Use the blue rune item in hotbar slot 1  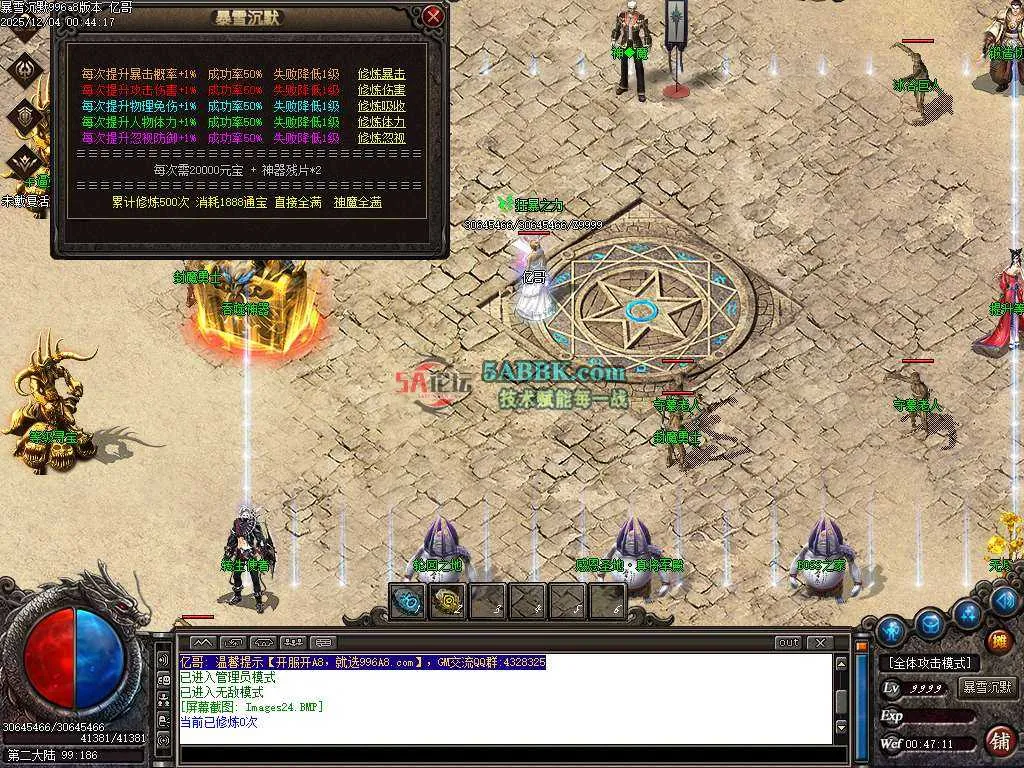[x=408, y=602]
